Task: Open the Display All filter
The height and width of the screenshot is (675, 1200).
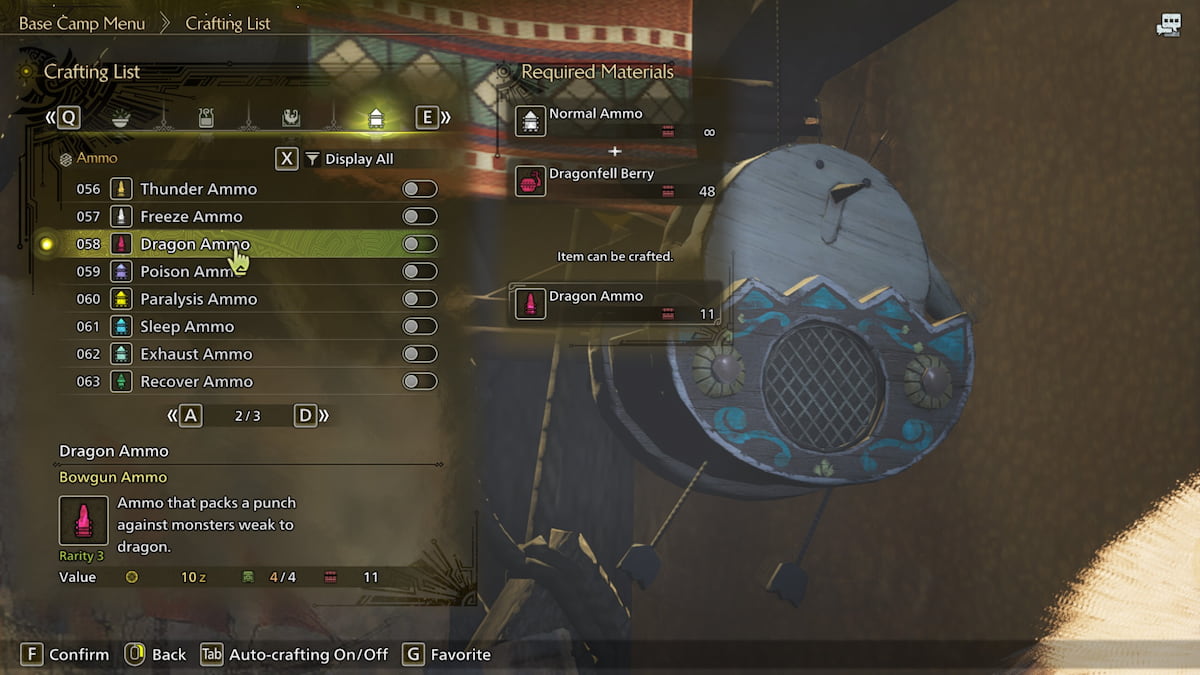Action: click(x=349, y=159)
